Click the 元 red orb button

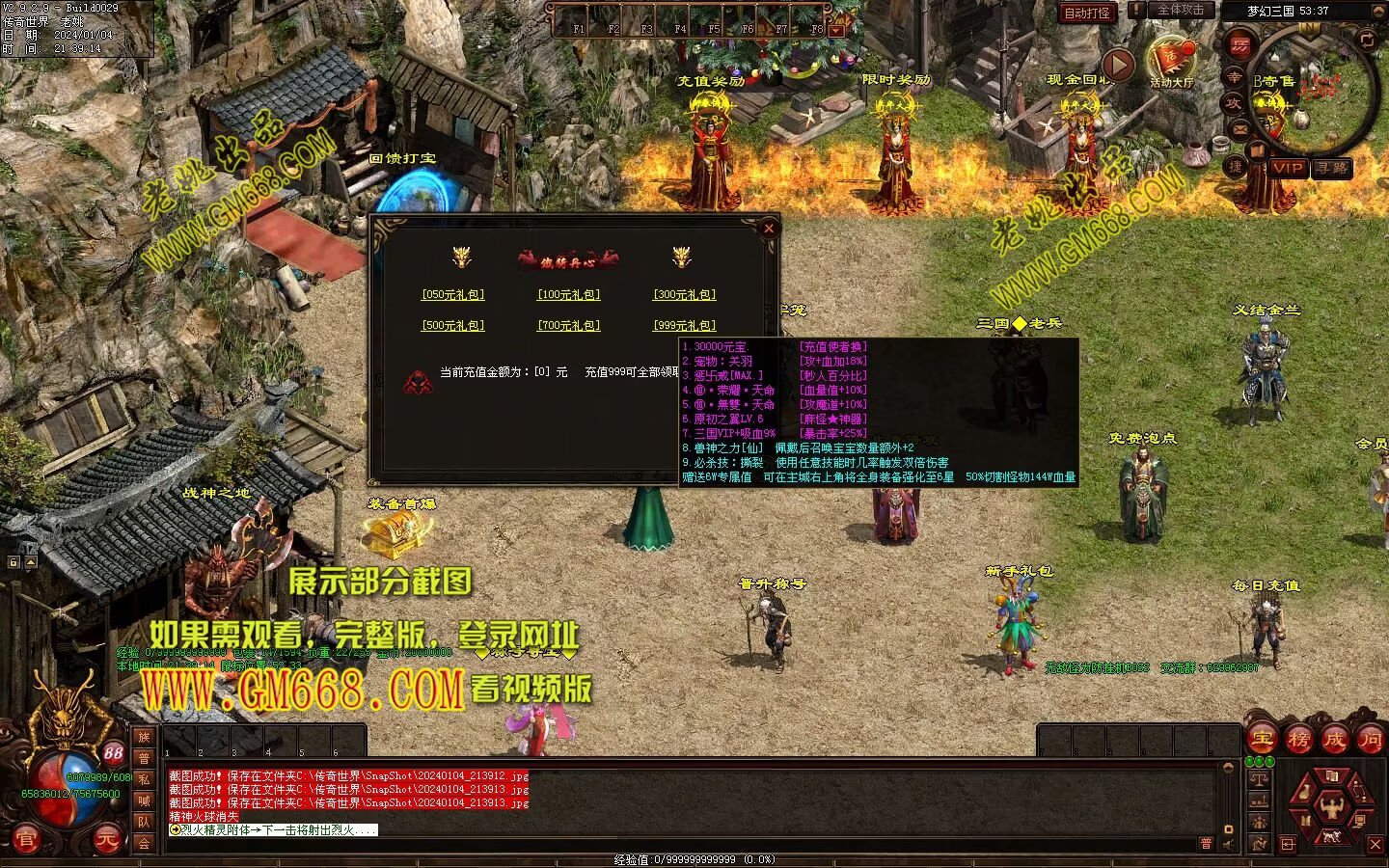coord(107,840)
